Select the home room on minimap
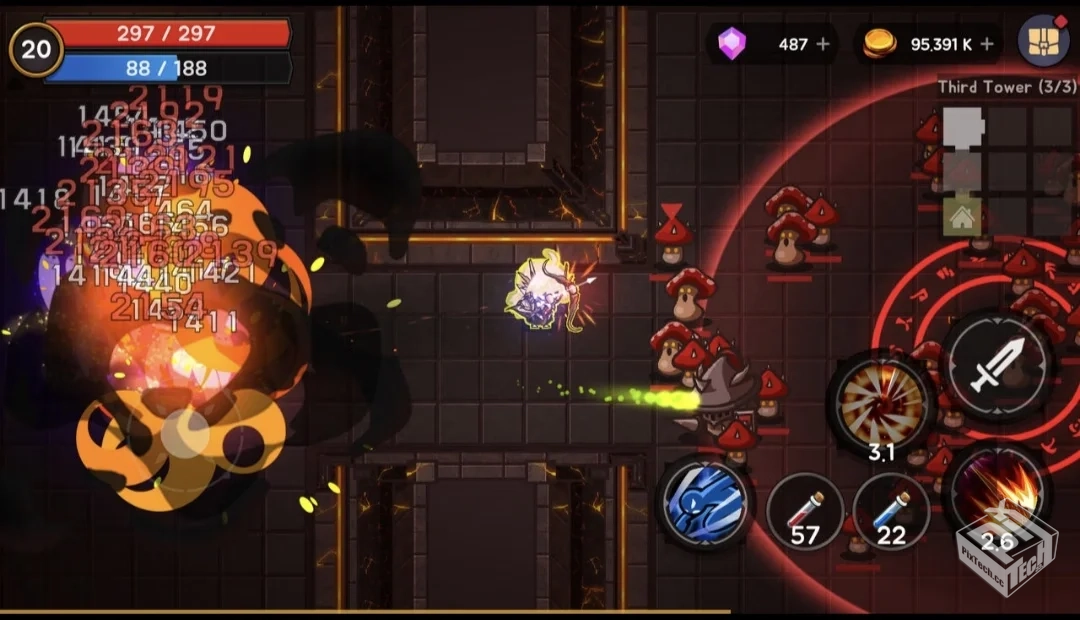 point(962,217)
